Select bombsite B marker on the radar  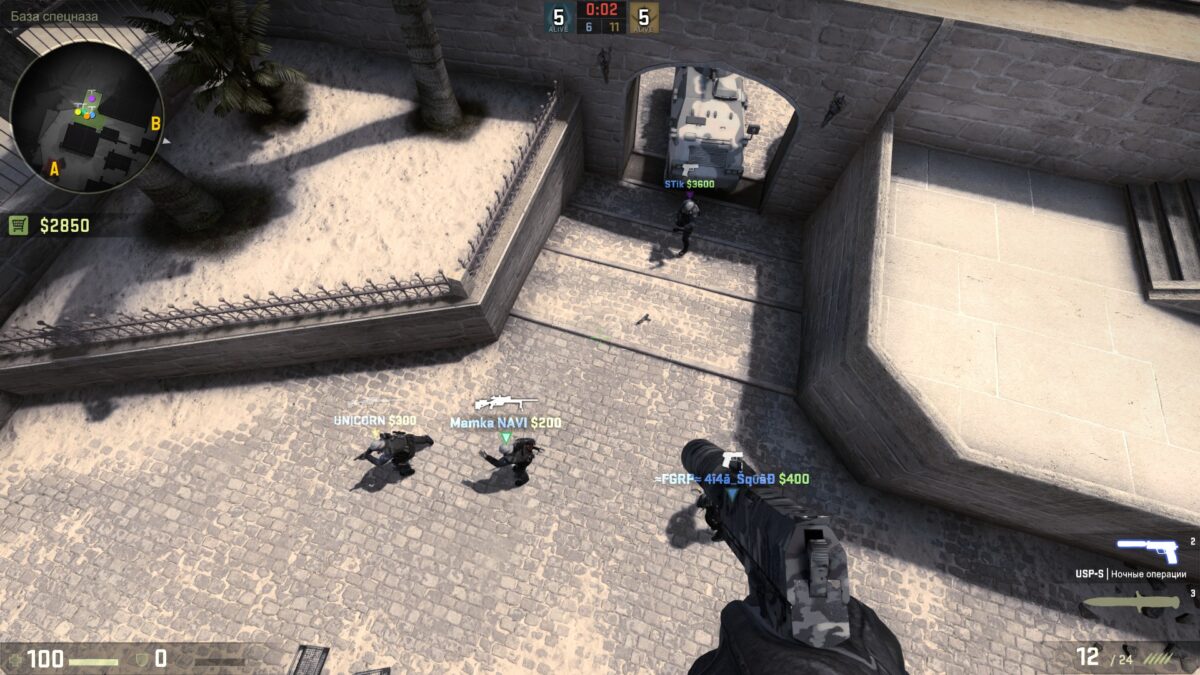[x=155, y=124]
